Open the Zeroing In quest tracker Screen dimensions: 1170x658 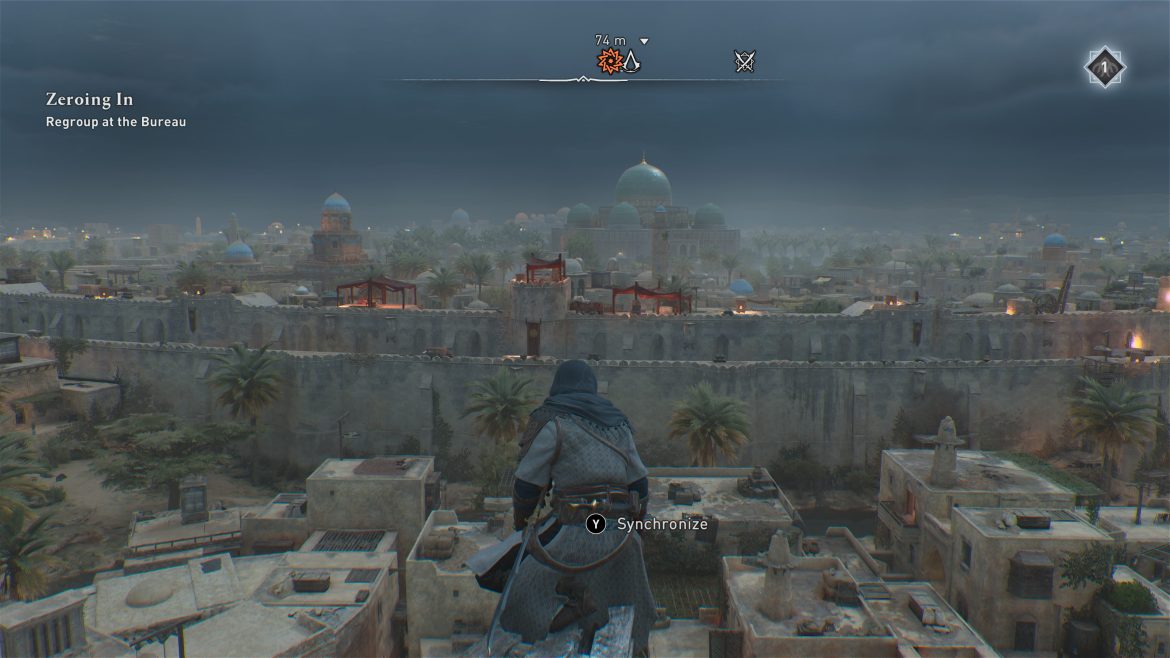[89, 100]
